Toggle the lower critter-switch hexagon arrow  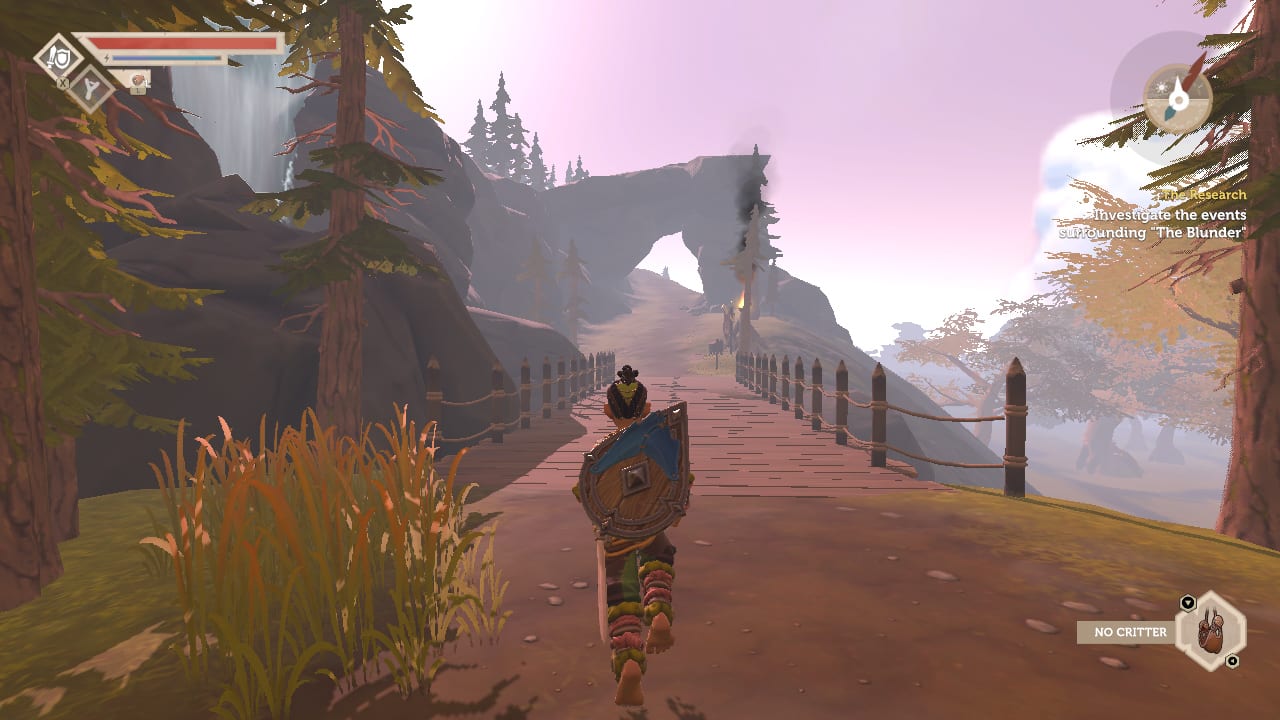1232,660
